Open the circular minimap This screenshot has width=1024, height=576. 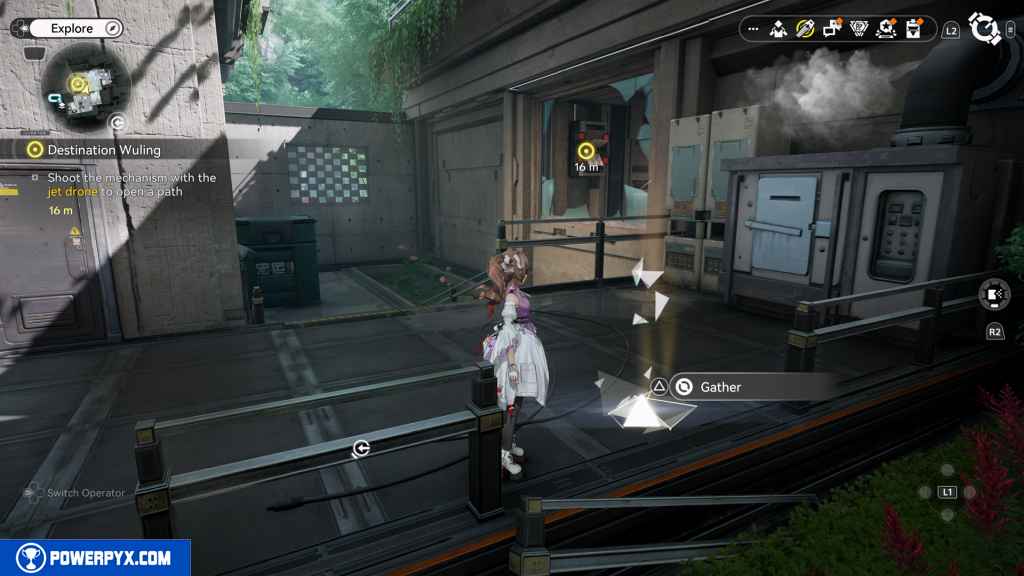coord(85,85)
